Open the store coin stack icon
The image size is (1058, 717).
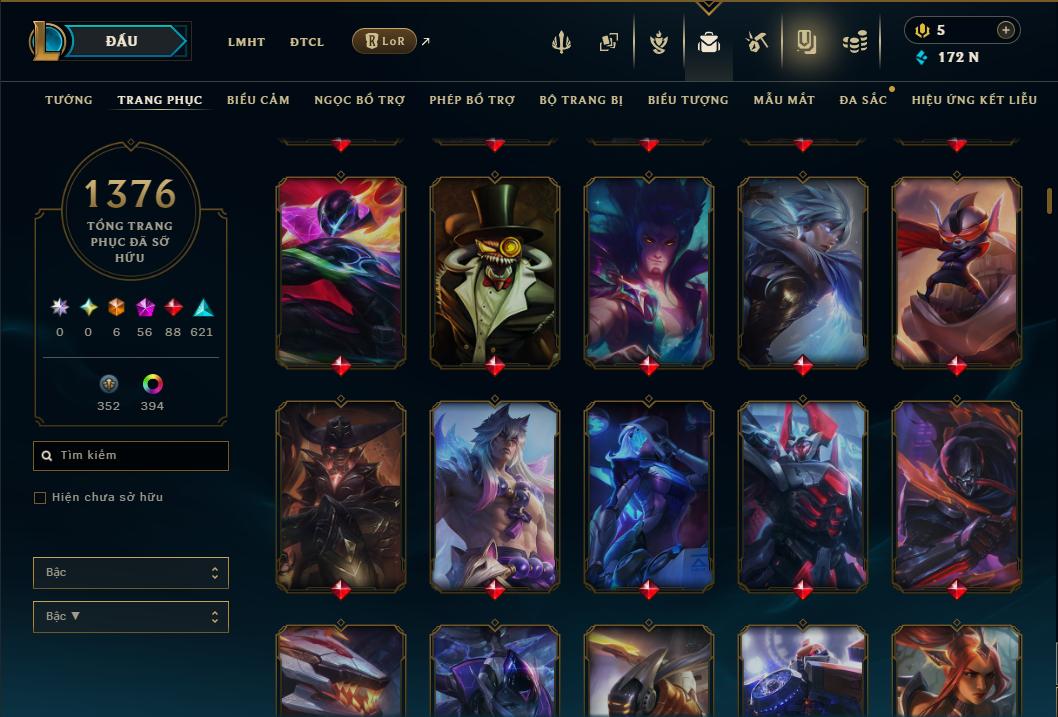point(854,42)
